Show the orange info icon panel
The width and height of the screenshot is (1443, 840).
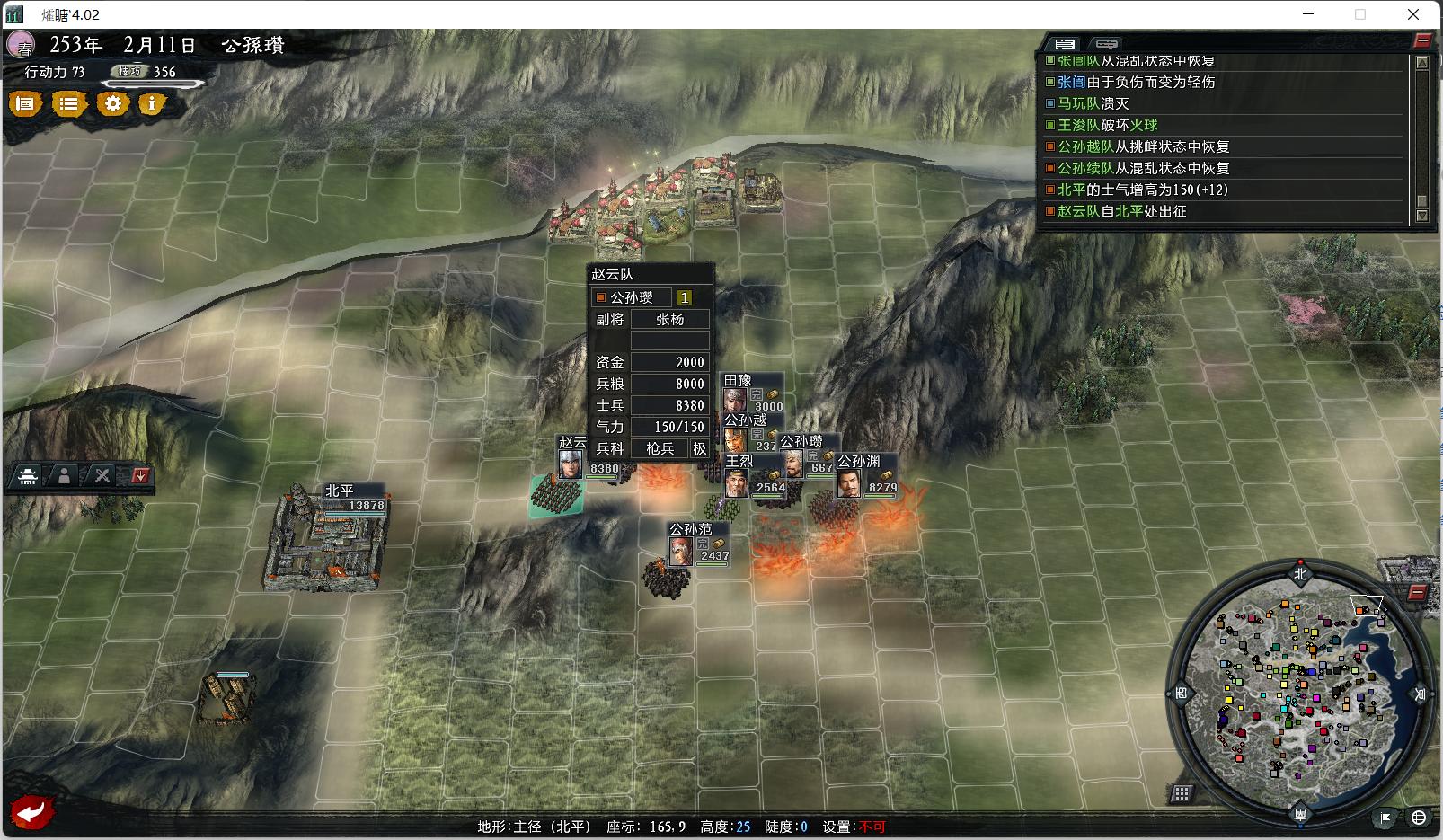(152, 104)
